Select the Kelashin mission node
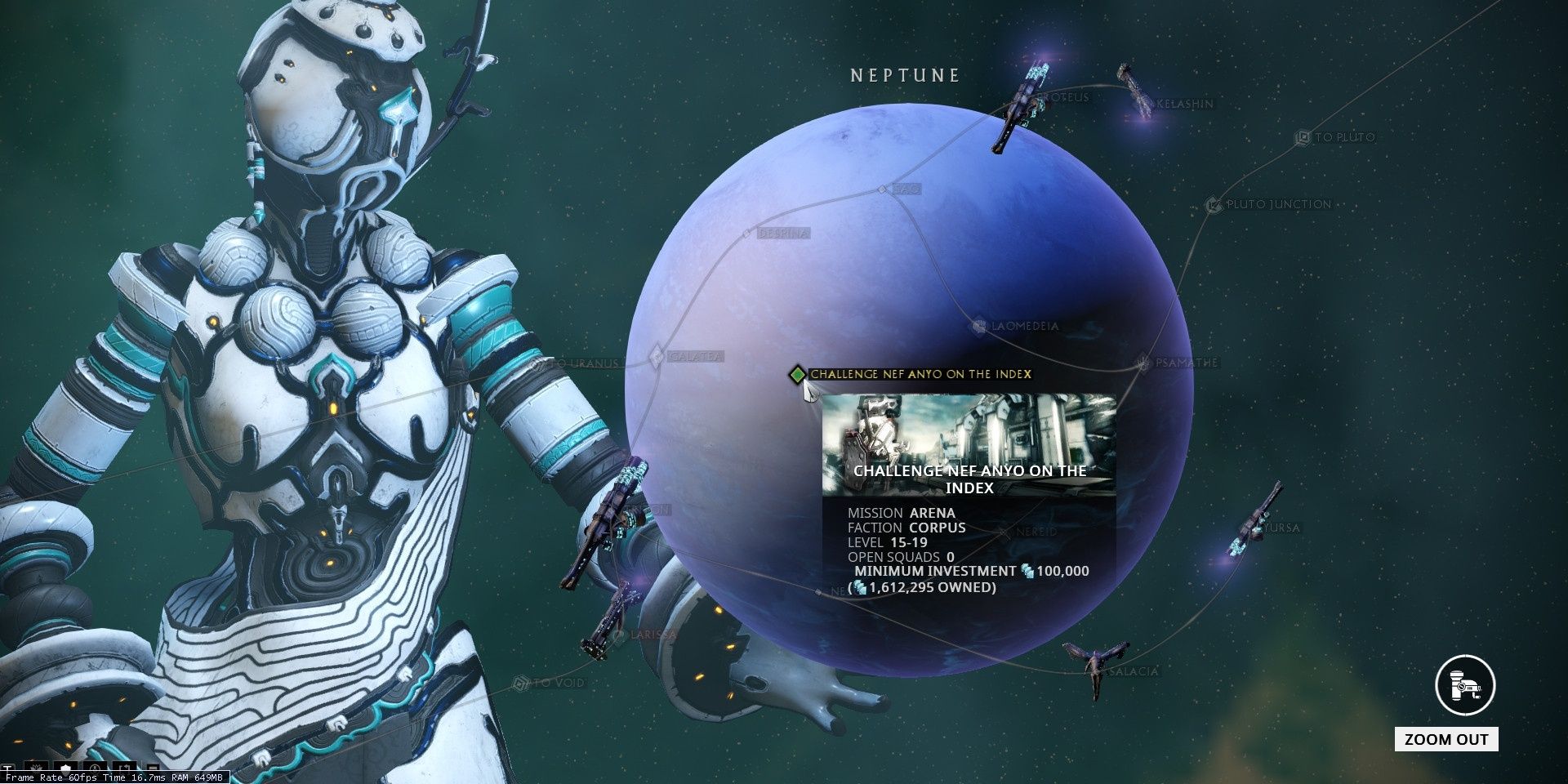This screenshot has width=1568, height=784. (x=1143, y=105)
